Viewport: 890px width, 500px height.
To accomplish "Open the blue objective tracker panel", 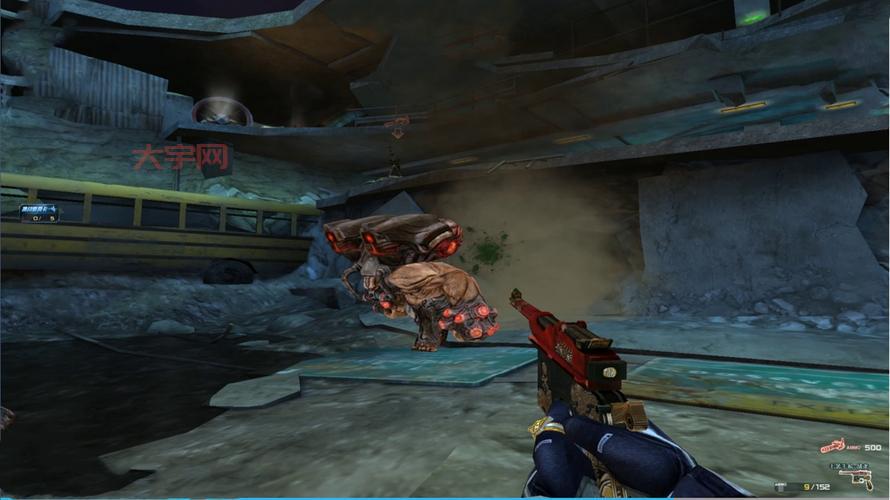I will pos(39,212).
